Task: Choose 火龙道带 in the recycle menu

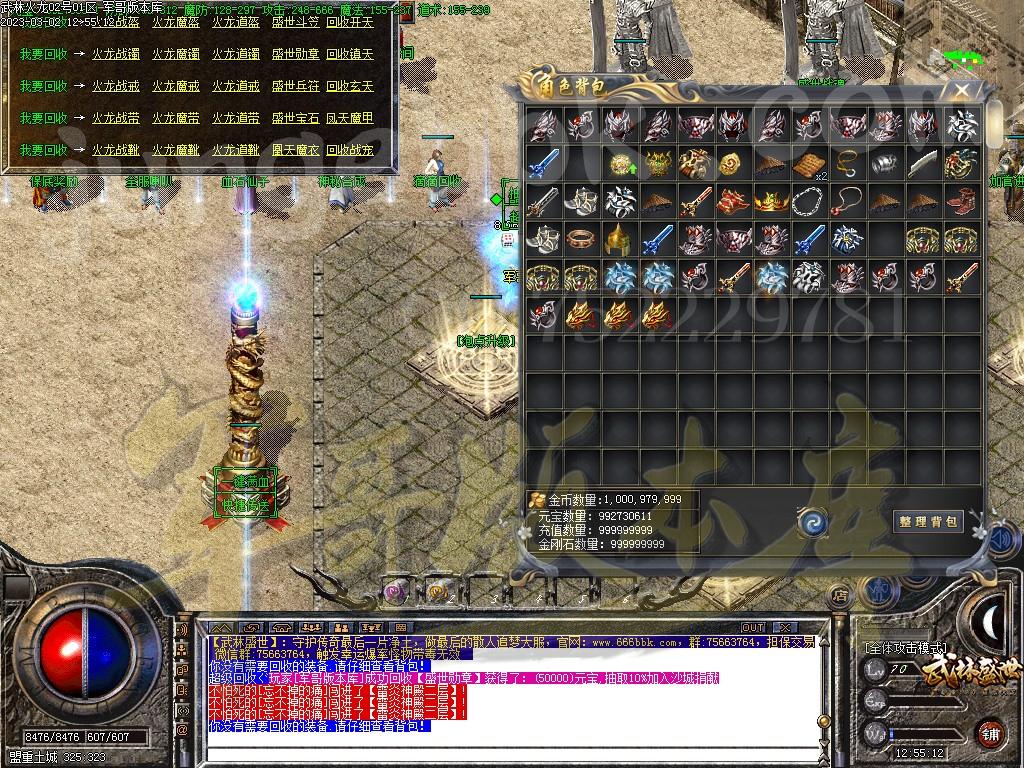Action: coord(235,118)
